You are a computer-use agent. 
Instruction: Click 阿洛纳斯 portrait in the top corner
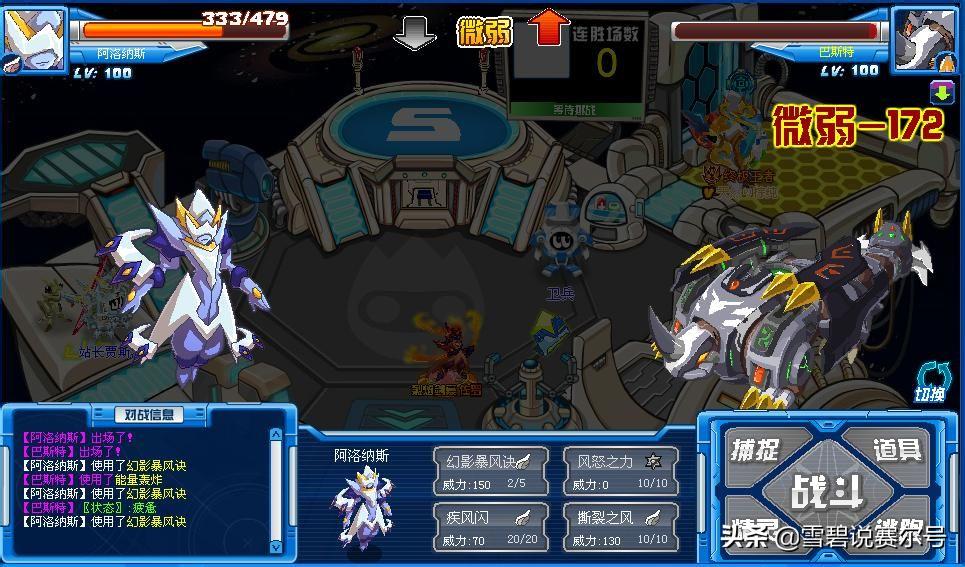(33, 38)
